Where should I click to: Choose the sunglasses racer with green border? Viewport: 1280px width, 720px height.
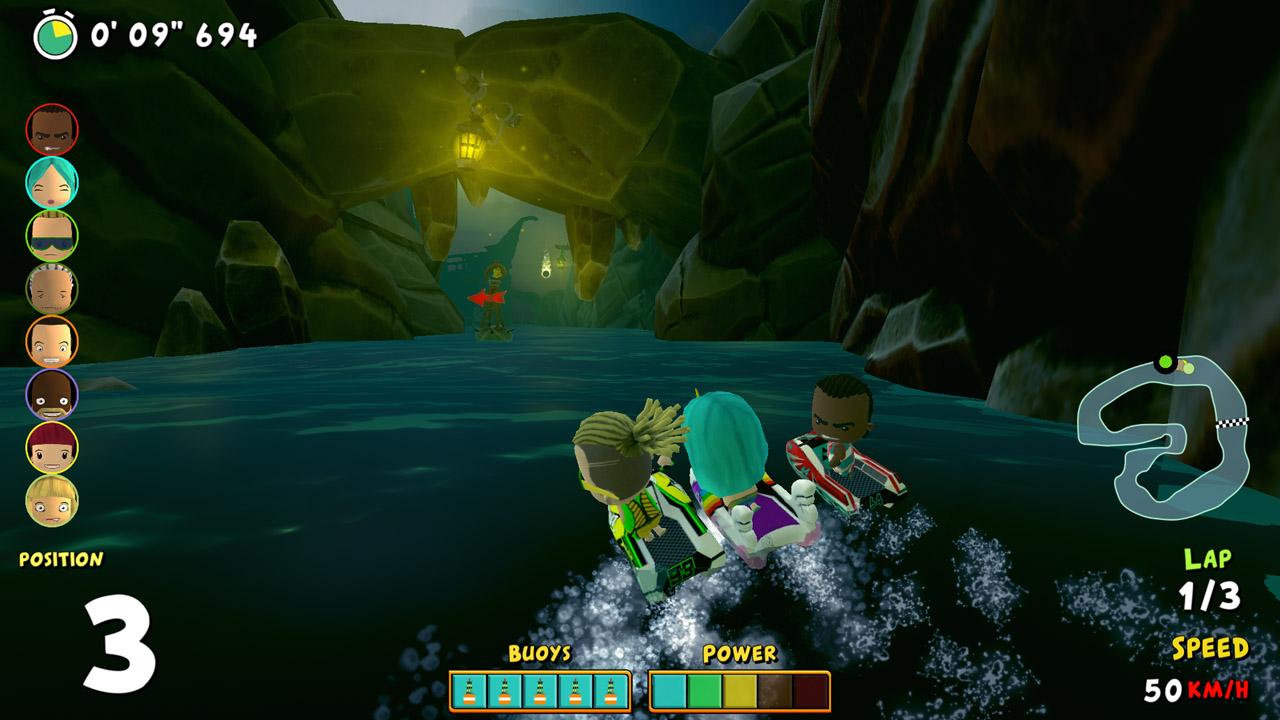click(52, 236)
